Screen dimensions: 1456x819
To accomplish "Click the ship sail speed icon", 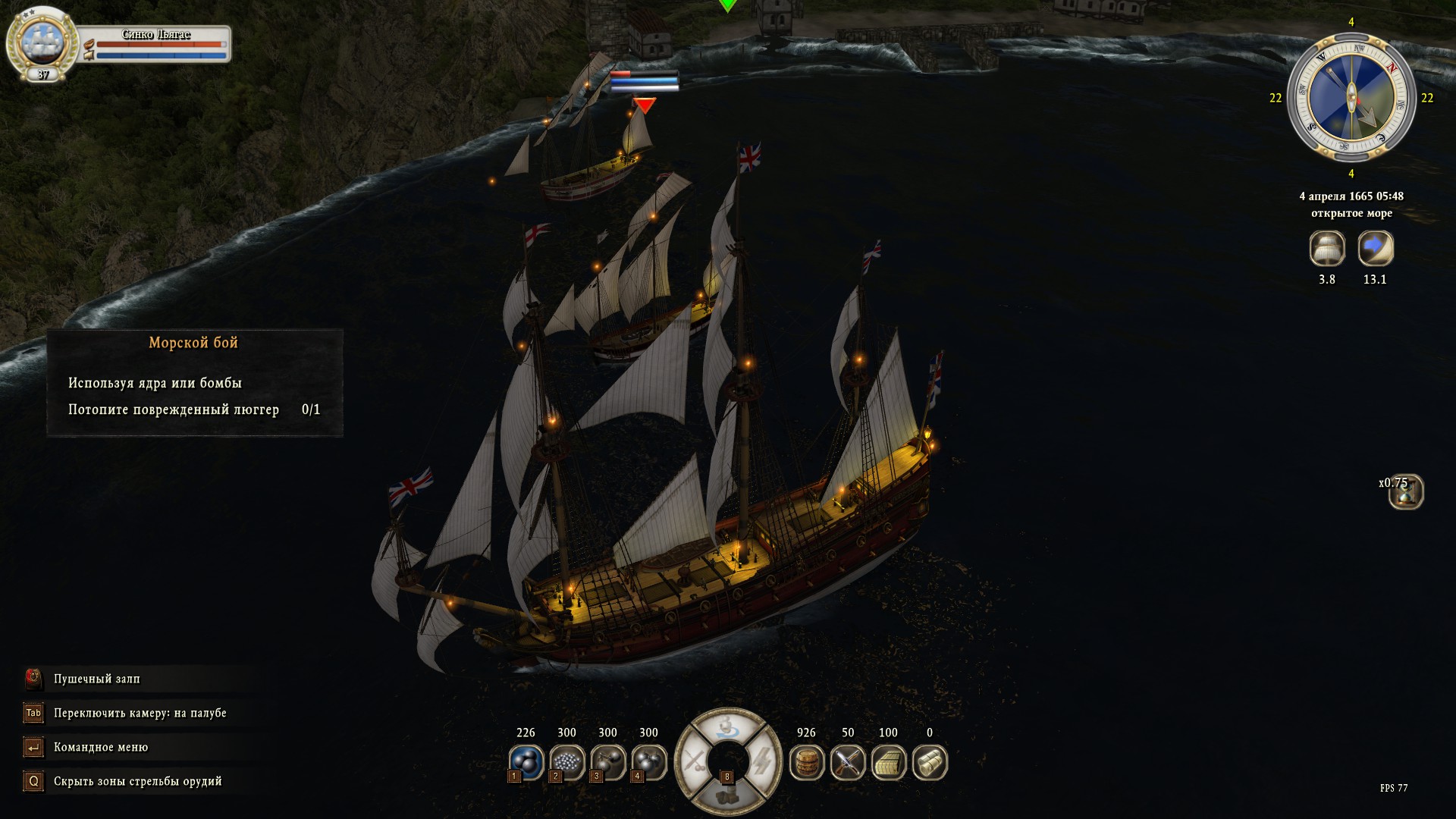I will [x=1327, y=248].
